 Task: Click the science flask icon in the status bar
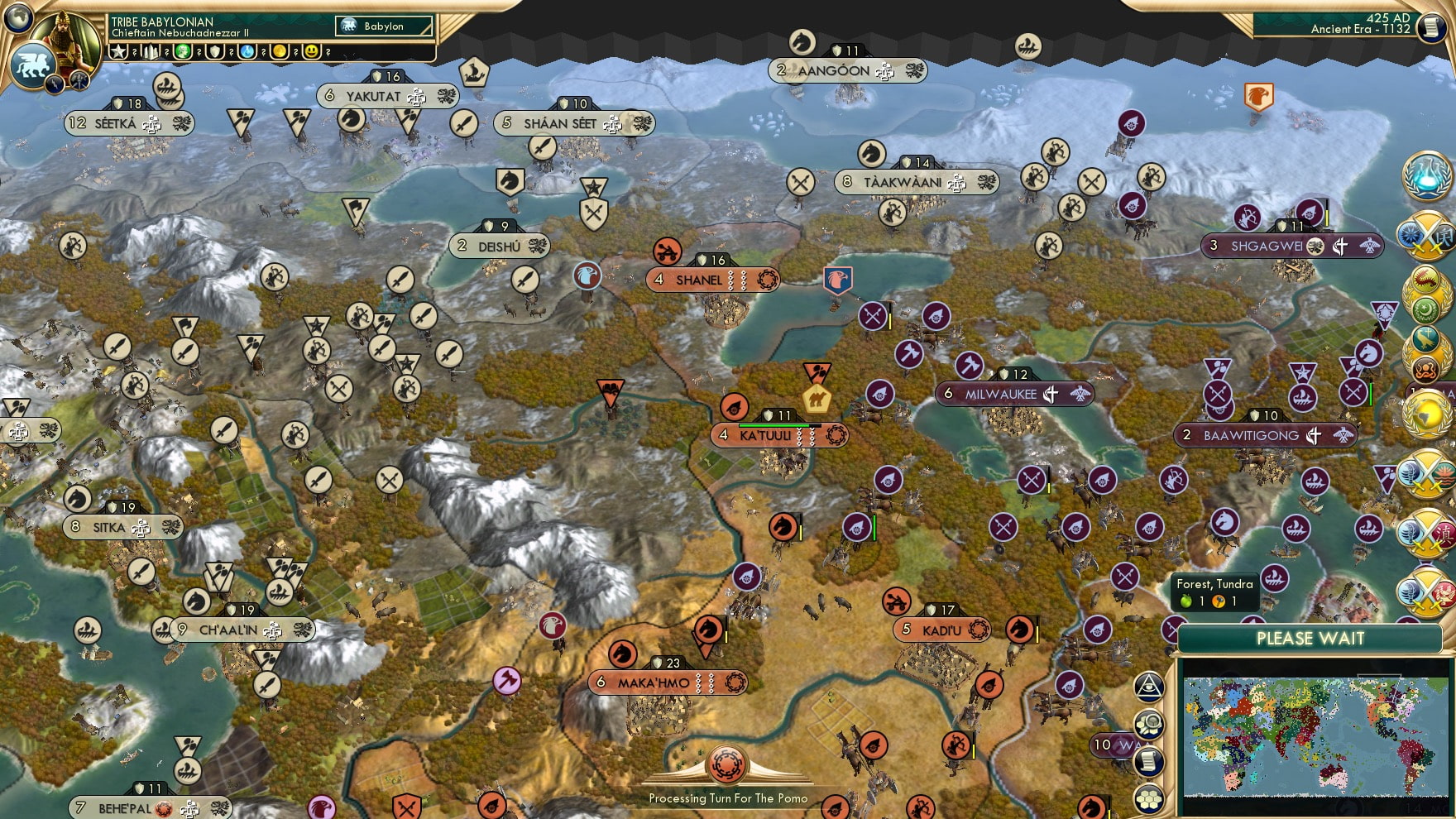(x=249, y=52)
